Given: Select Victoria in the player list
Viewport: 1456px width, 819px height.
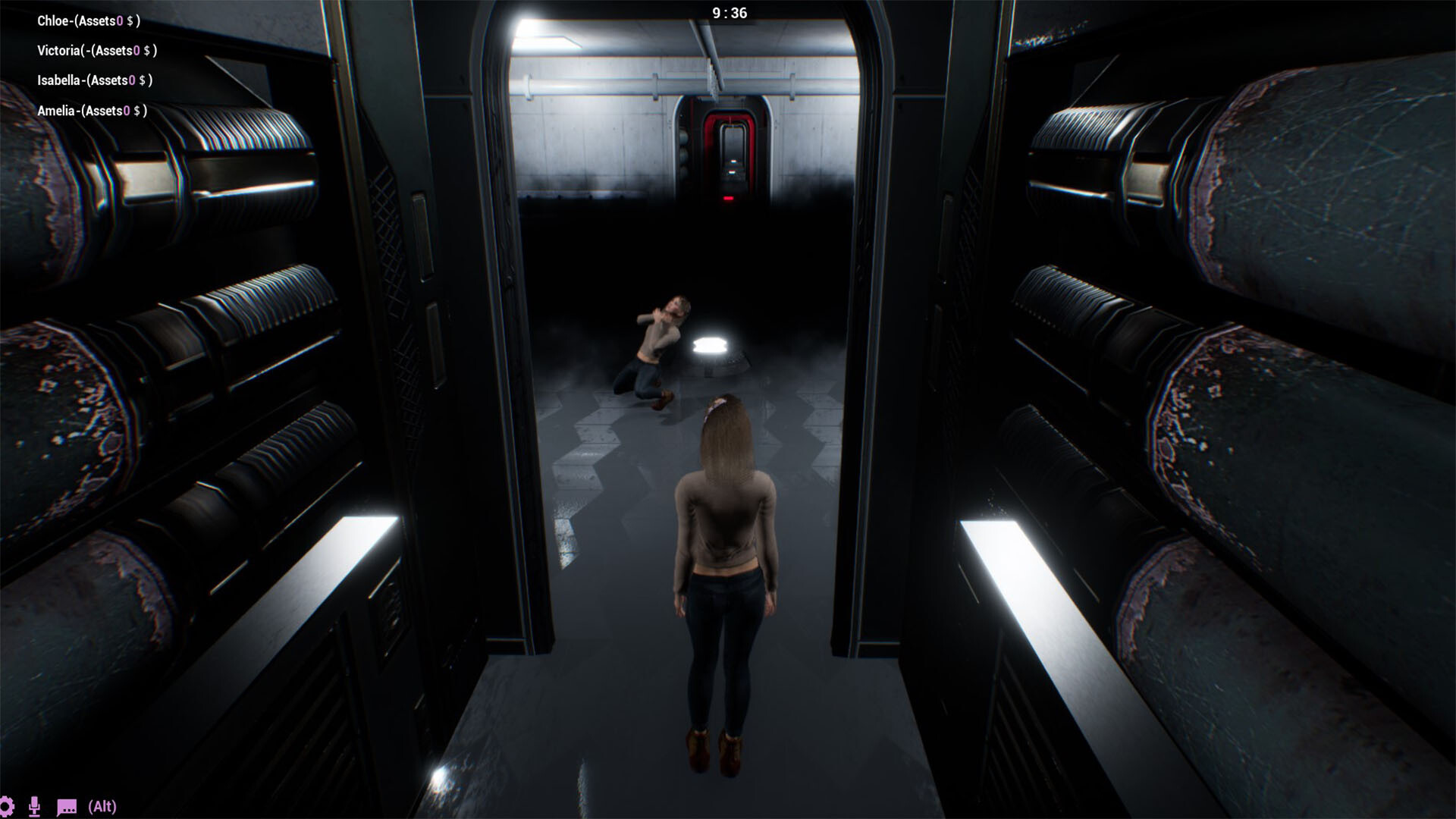Looking at the screenshot, I should pyautogui.click(x=96, y=51).
